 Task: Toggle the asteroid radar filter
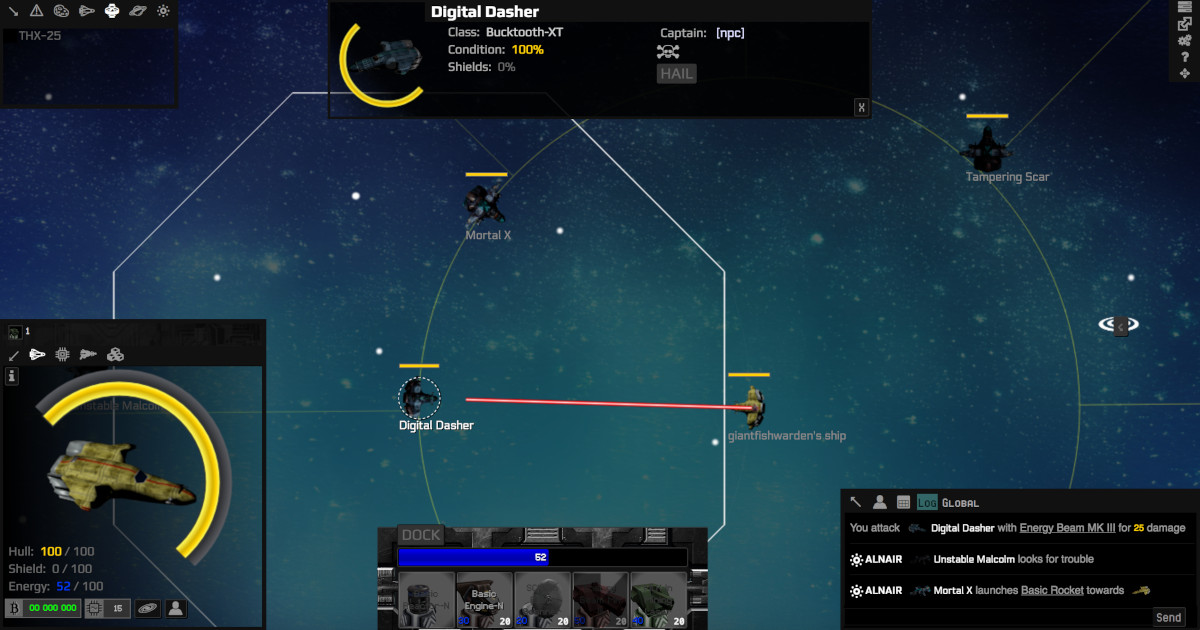(x=61, y=11)
